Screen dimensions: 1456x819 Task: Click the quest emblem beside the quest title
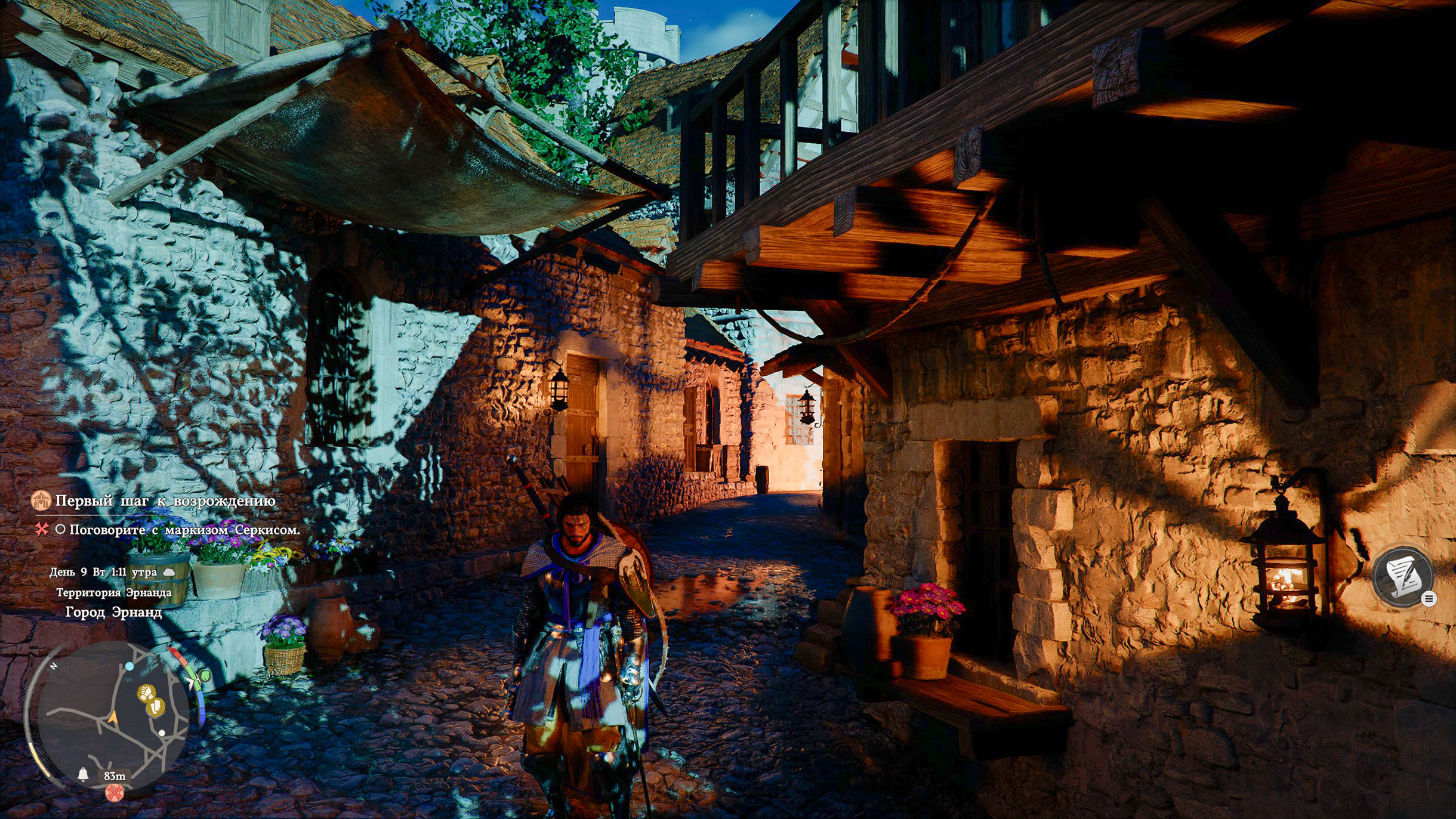(41, 500)
